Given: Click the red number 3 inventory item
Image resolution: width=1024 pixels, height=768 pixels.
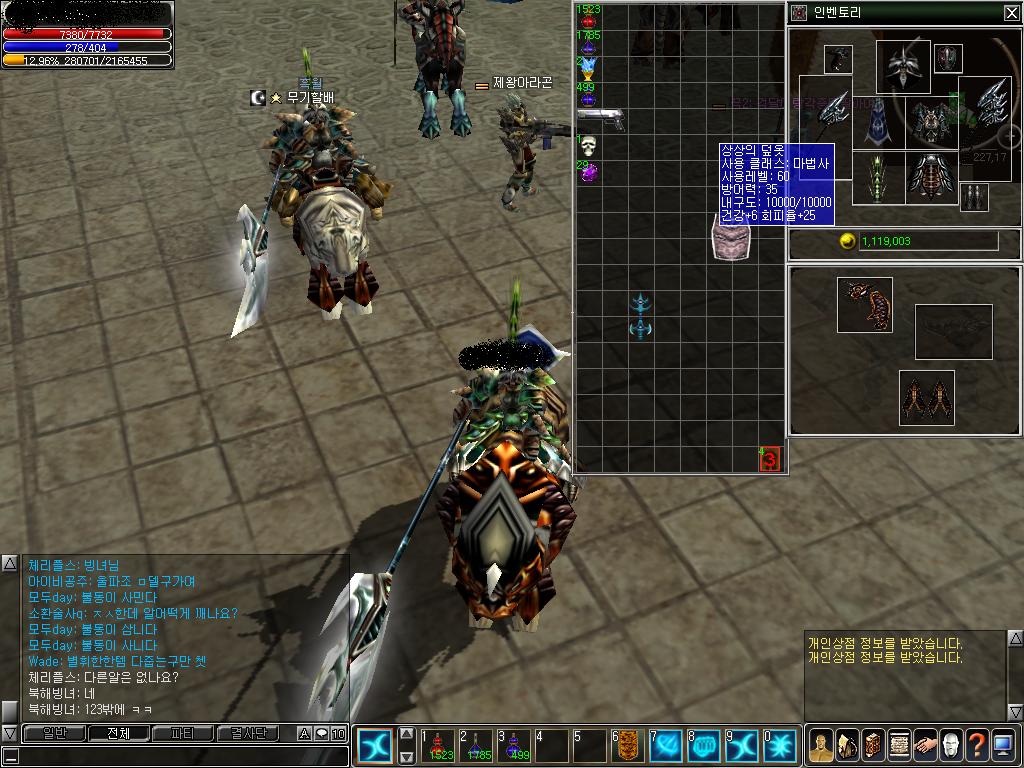Looking at the screenshot, I should (769, 459).
